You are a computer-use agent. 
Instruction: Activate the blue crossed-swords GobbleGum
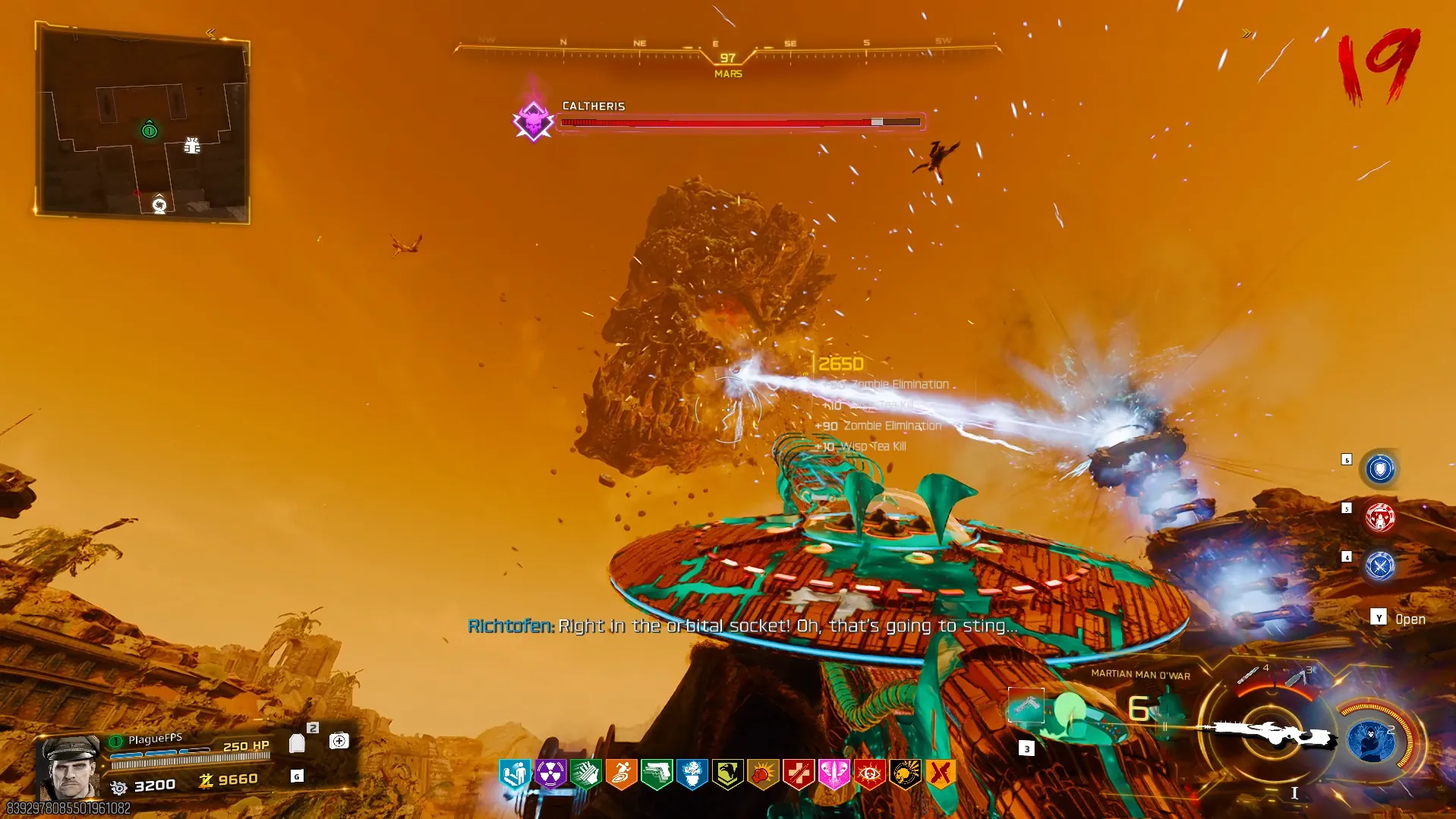tap(1379, 566)
